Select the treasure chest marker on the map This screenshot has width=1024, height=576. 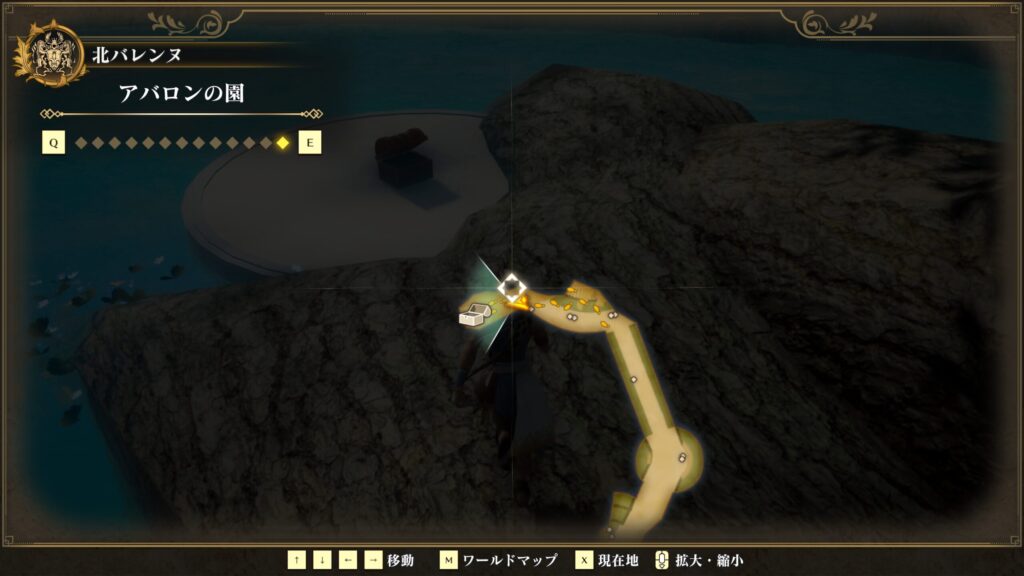(x=472, y=316)
